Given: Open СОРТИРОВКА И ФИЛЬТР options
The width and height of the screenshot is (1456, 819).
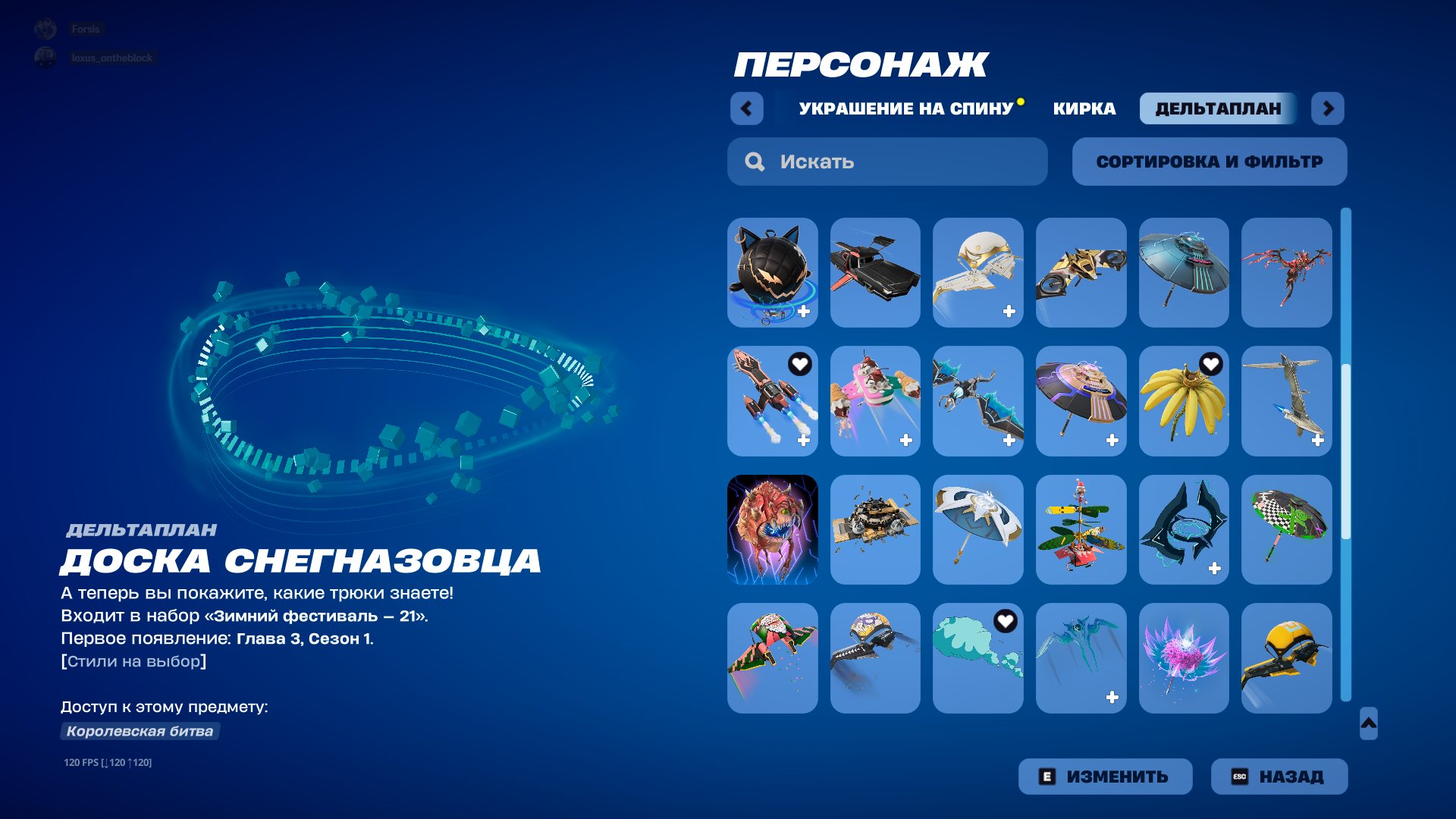Looking at the screenshot, I should [x=1209, y=161].
